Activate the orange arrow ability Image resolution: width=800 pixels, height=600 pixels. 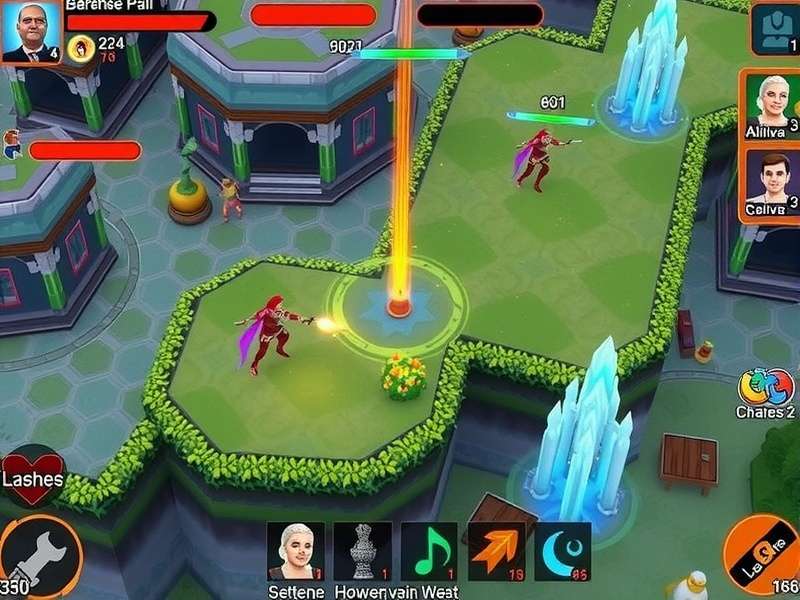496,551
